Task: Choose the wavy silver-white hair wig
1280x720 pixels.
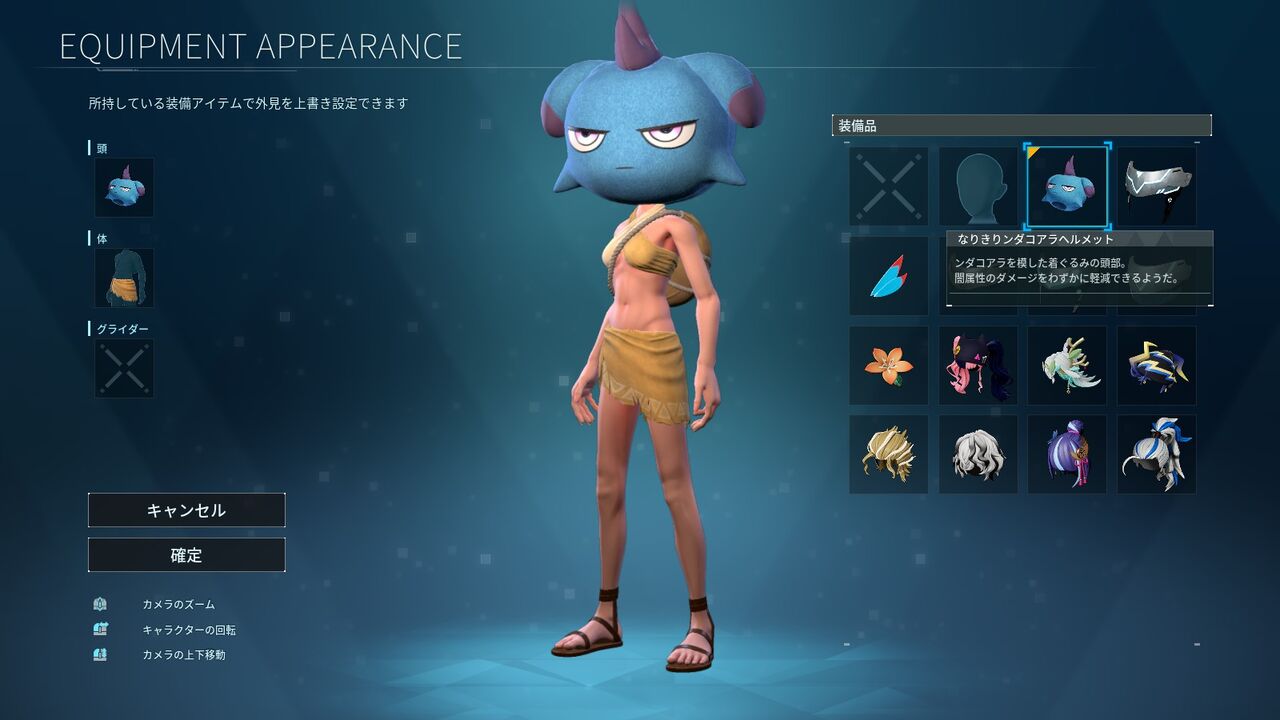Action: pos(978,454)
